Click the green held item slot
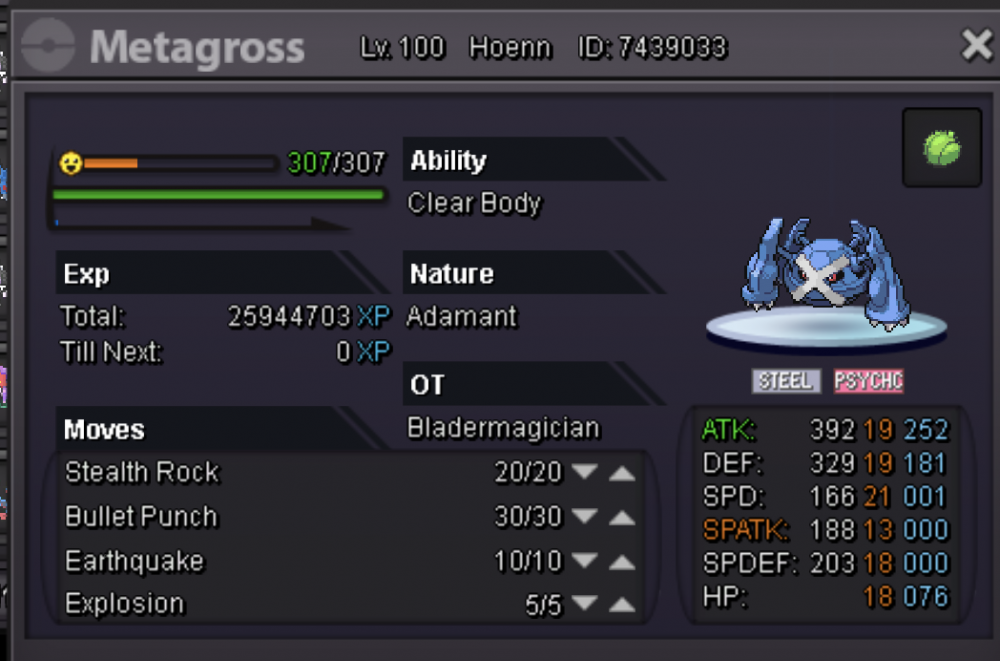This screenshot has width=1000, height=661. coord(941,149)
